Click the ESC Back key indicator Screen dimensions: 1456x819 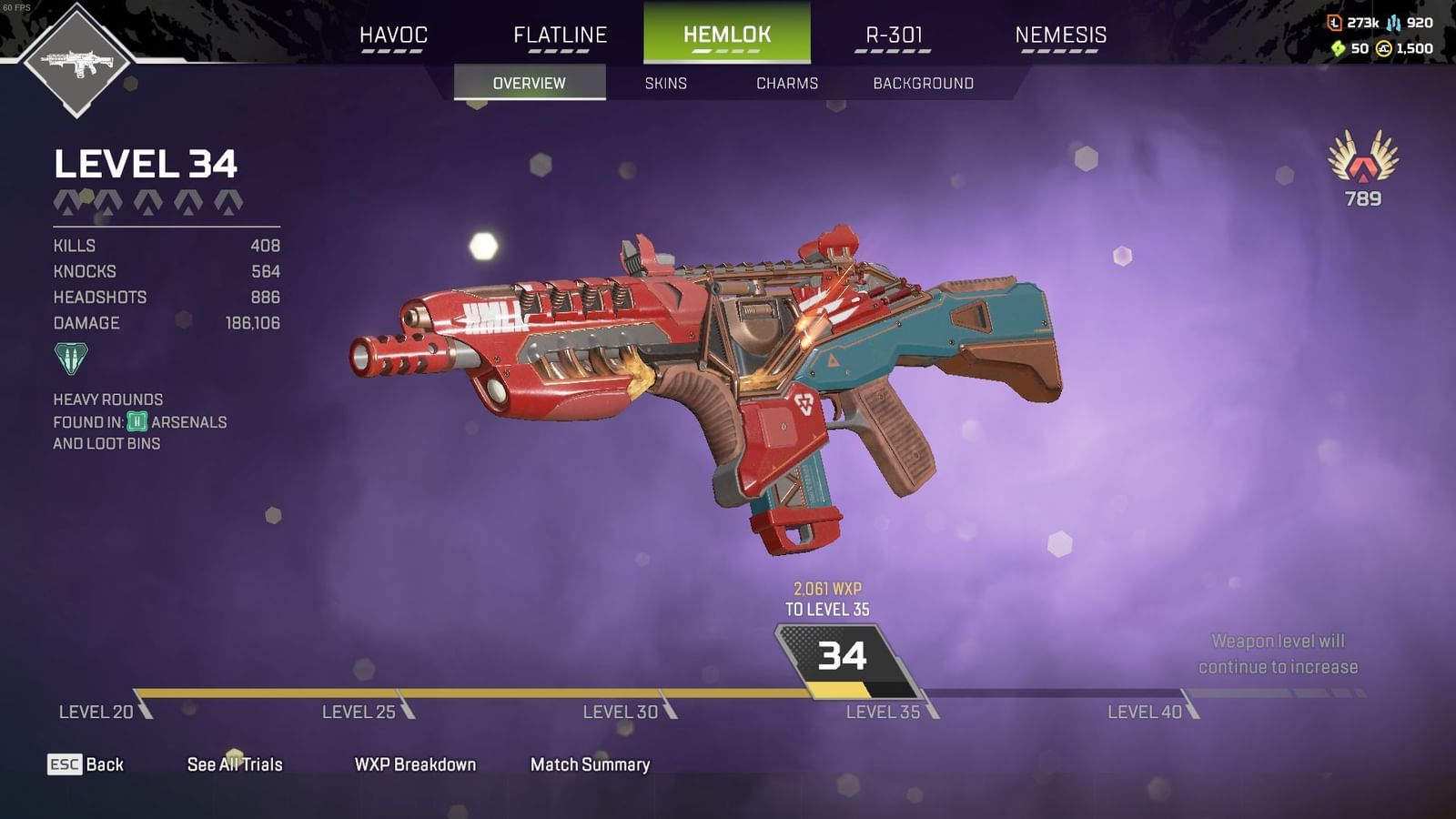(66, 765)
